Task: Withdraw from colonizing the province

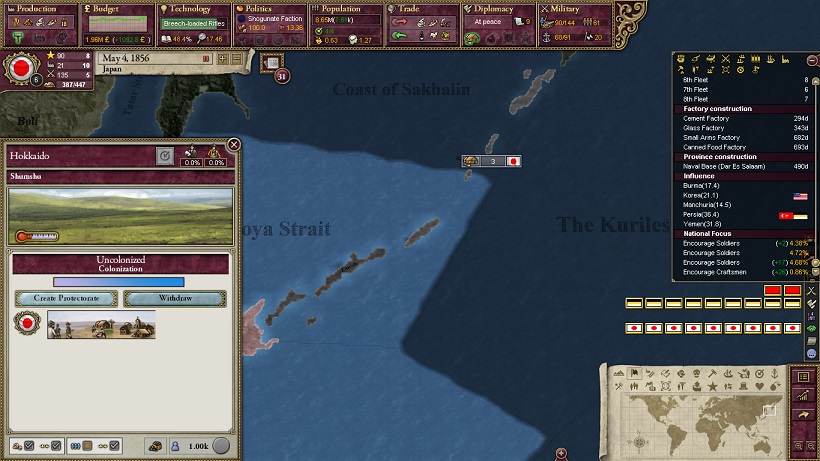Action: click(172, 299)
